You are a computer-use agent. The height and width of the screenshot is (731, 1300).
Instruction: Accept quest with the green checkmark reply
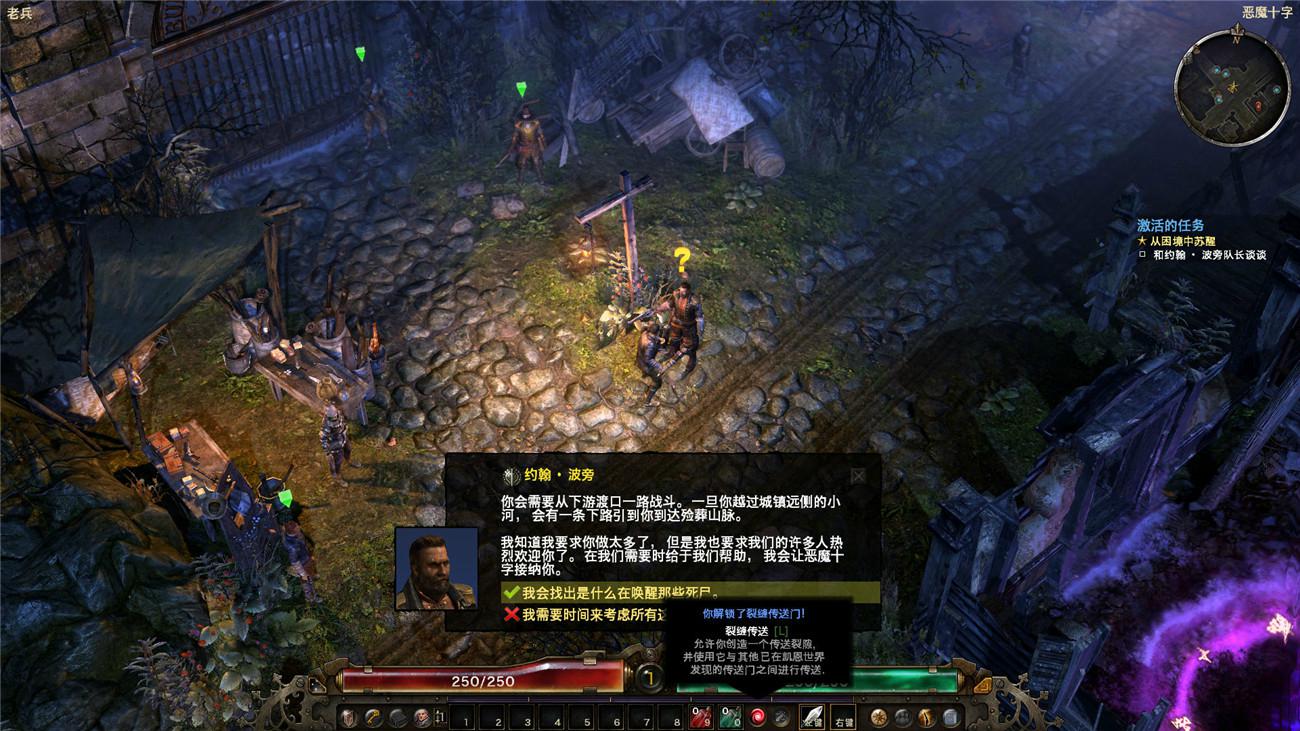(x=620, y=593)
